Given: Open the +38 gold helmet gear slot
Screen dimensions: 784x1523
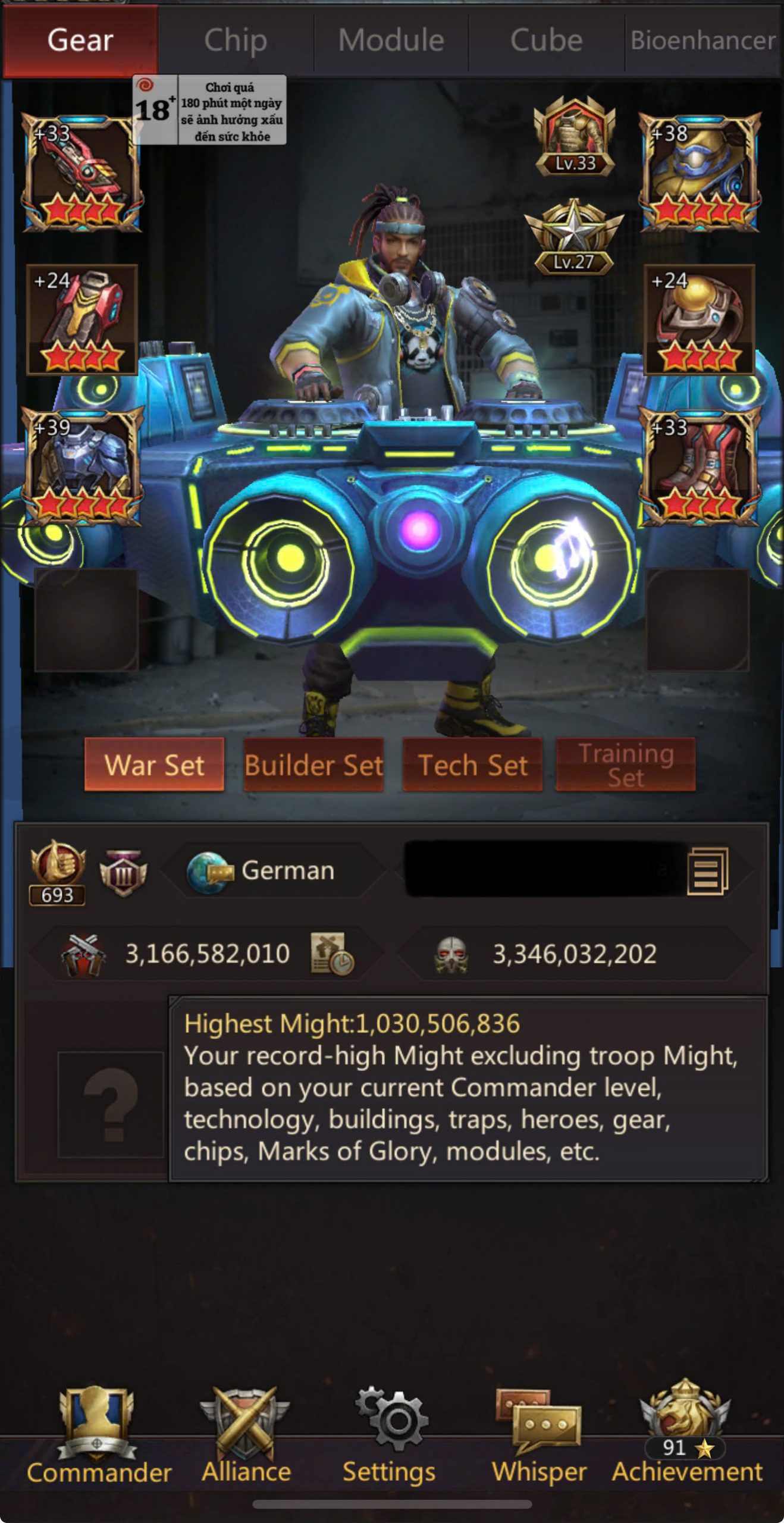Looking at the screenshot, I should click(x=700, y=173).
